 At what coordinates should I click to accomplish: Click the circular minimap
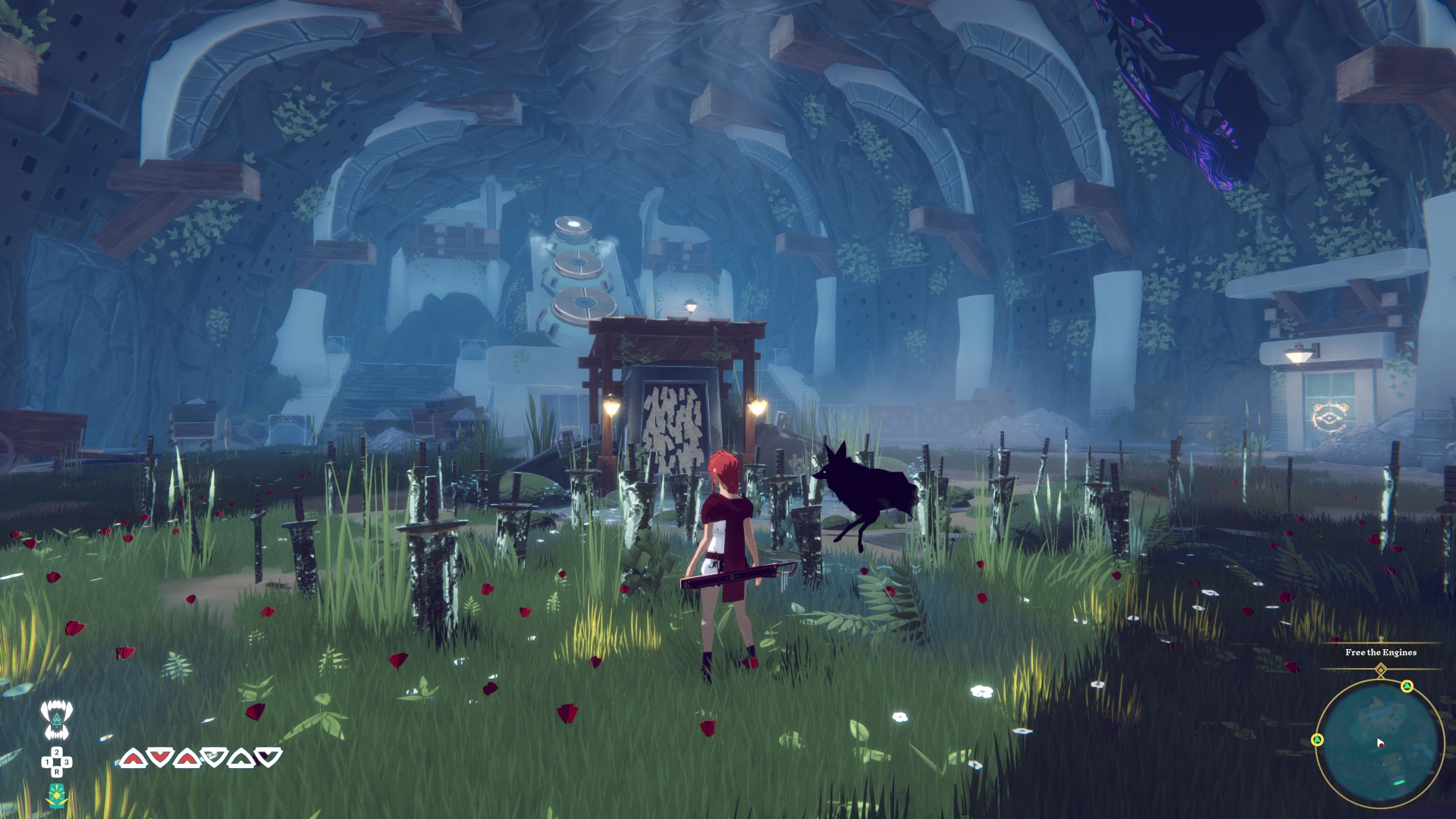(1379, 743)
